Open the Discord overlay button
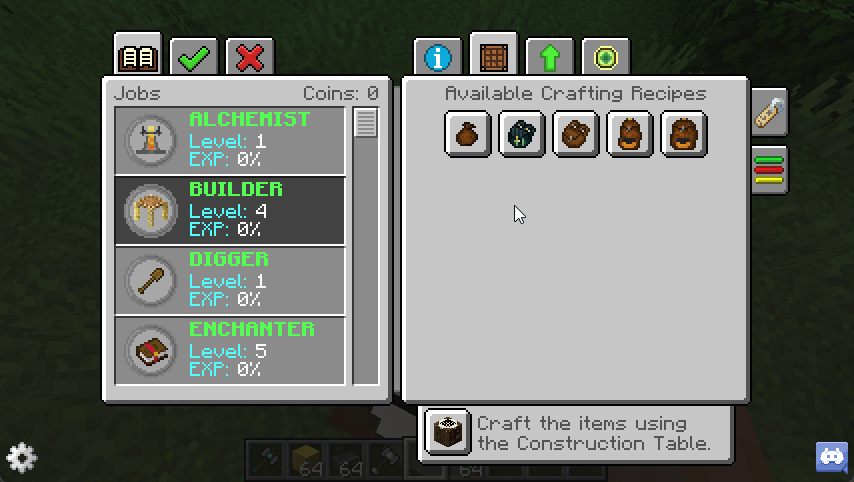 [832, 458]
